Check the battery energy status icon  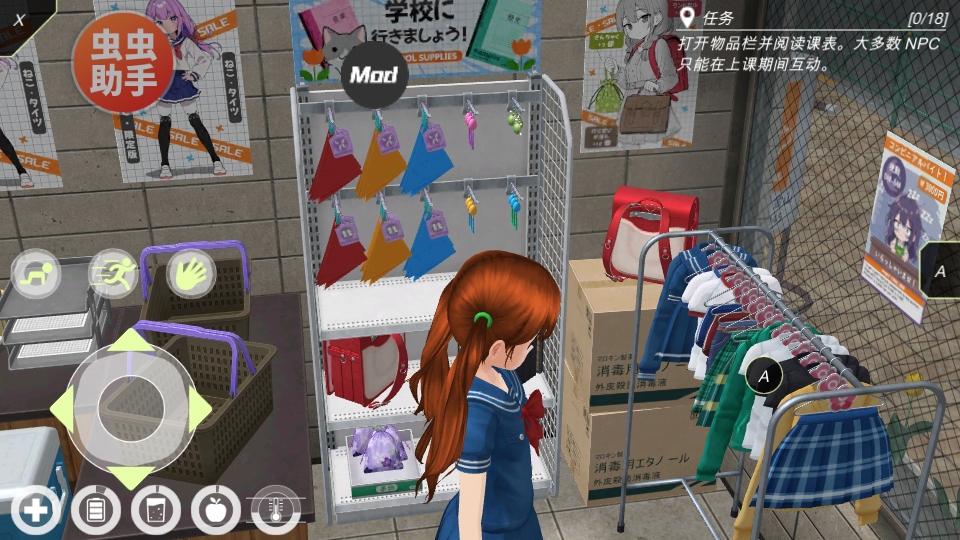point(96,512)
